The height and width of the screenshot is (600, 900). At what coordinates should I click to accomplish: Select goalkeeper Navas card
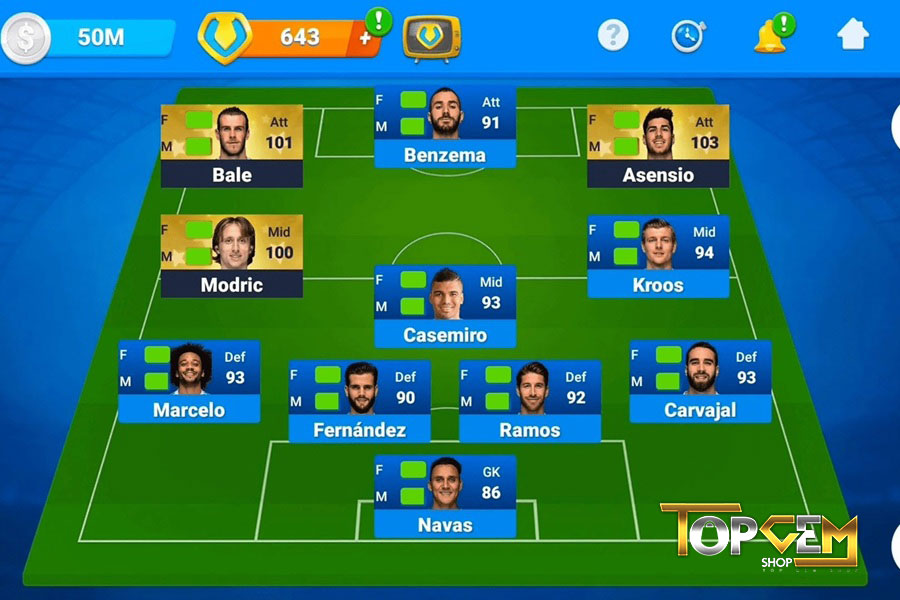[x=445, y=496]
